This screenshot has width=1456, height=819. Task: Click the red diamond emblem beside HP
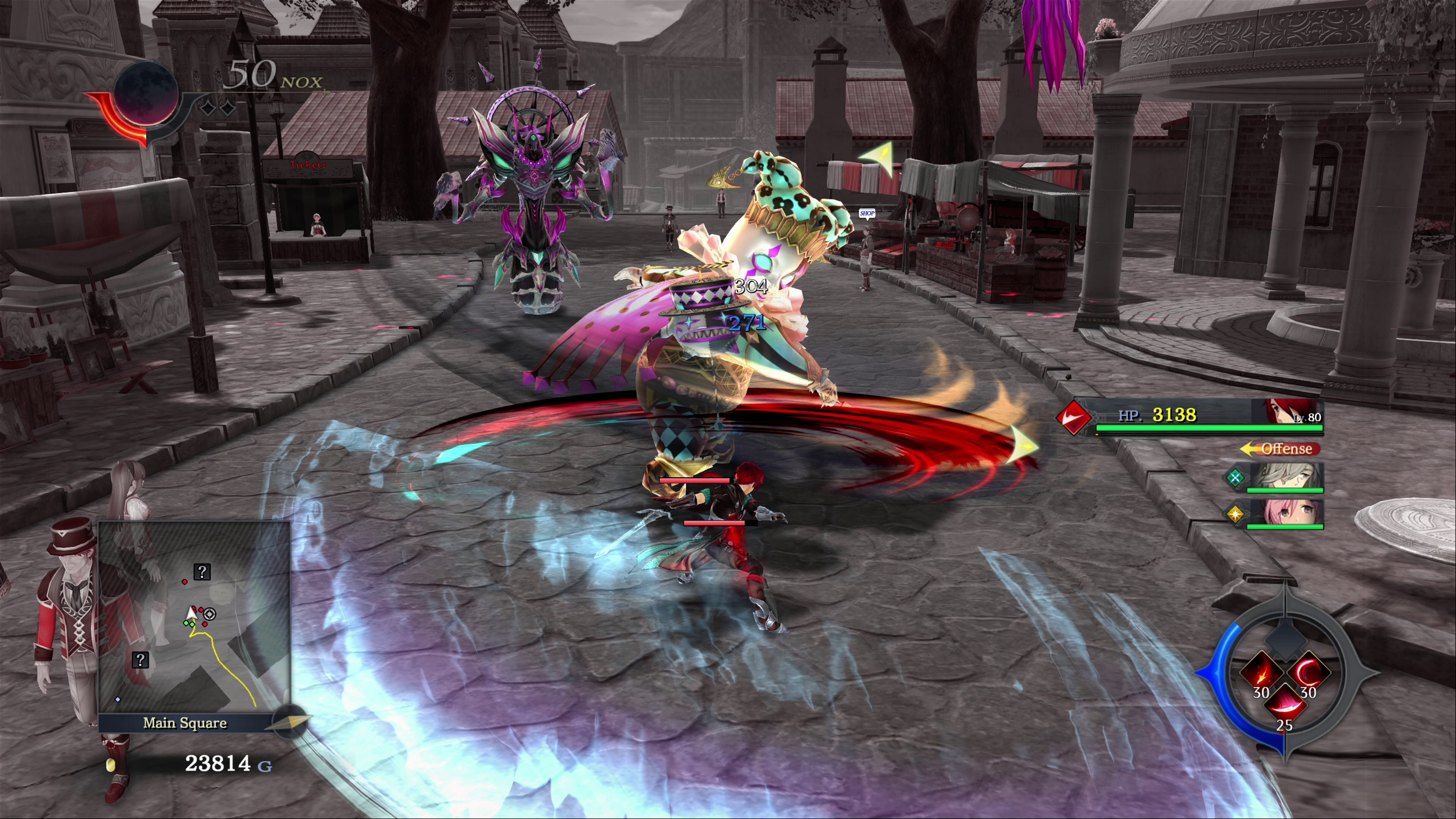tap(1073, 417)
